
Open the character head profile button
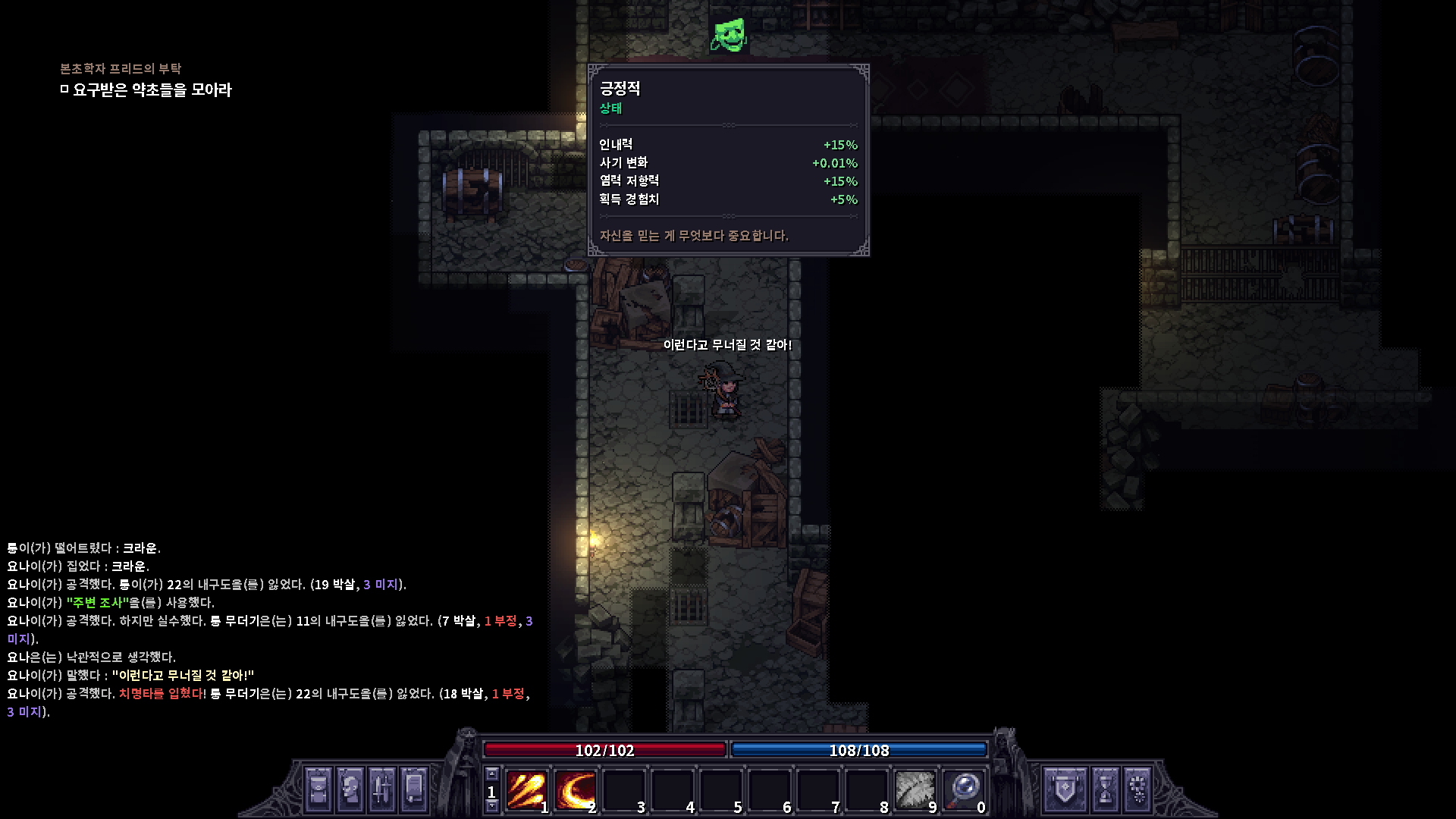(350, 789)
